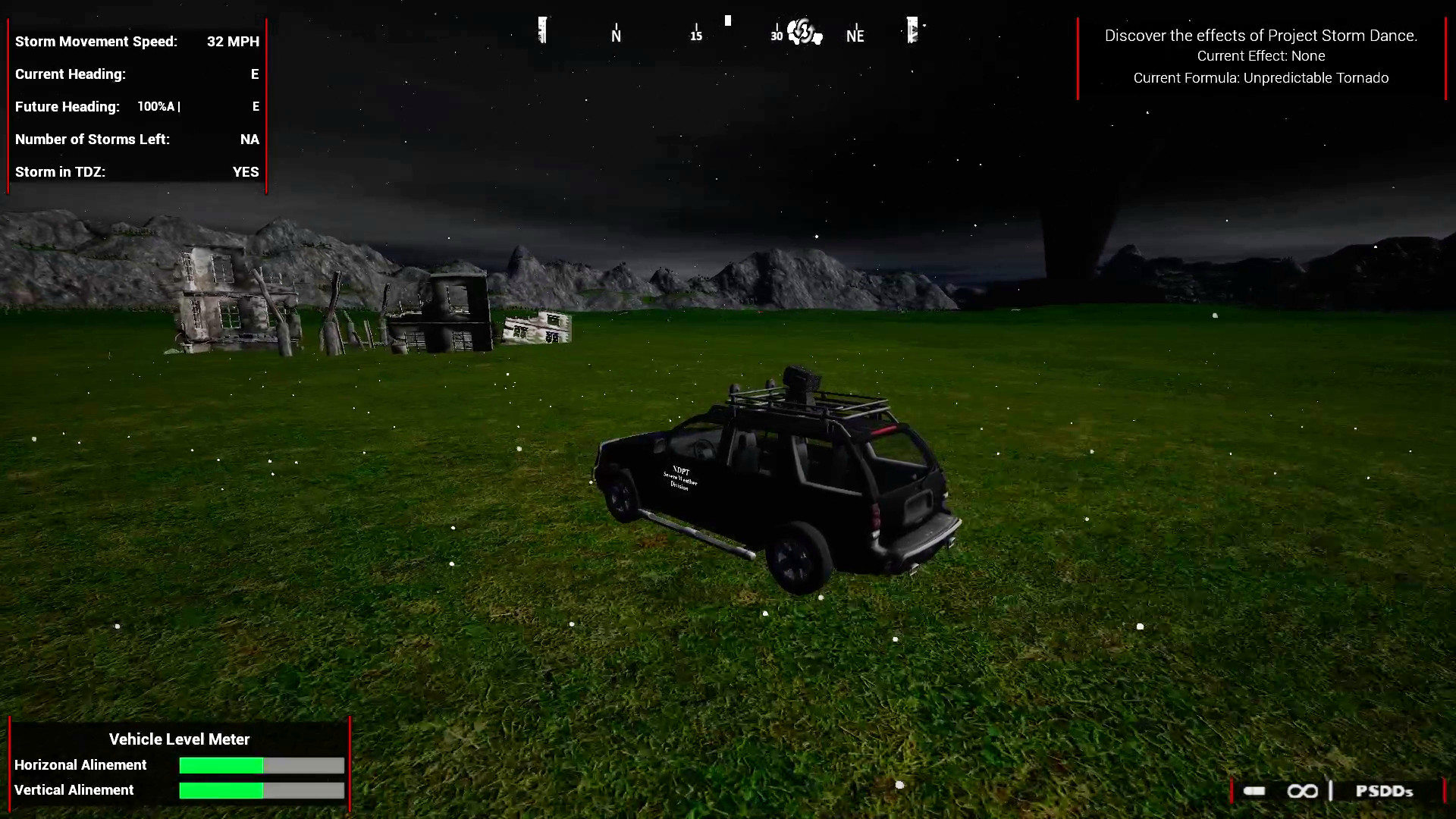Open the Current Formula: Unpredictable Tornado entry
The image size is (1456, 819).
pyautogui.click(x=1260, y=77)
